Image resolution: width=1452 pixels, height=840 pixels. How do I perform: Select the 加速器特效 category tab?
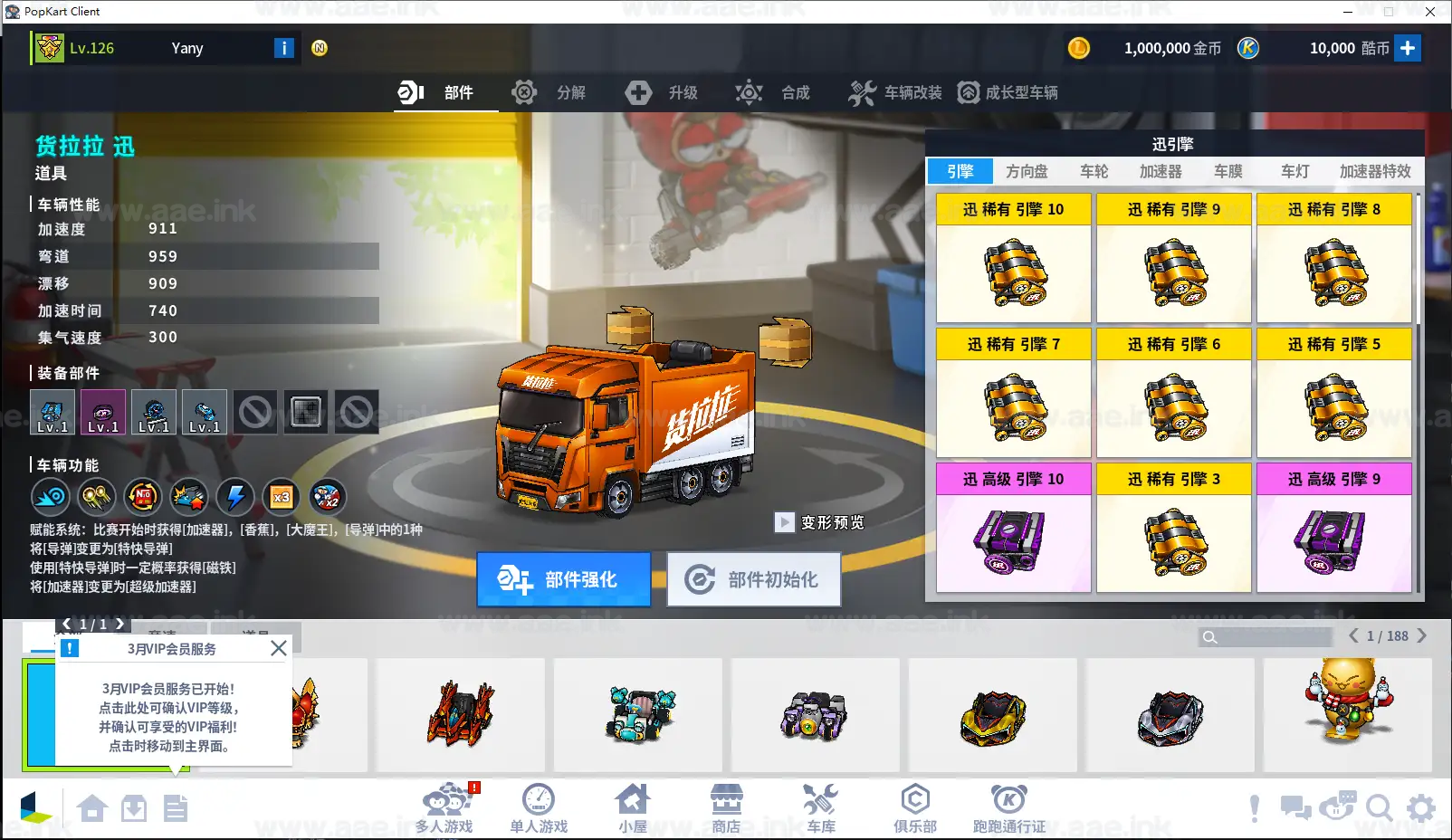(x=1374, y=171)
